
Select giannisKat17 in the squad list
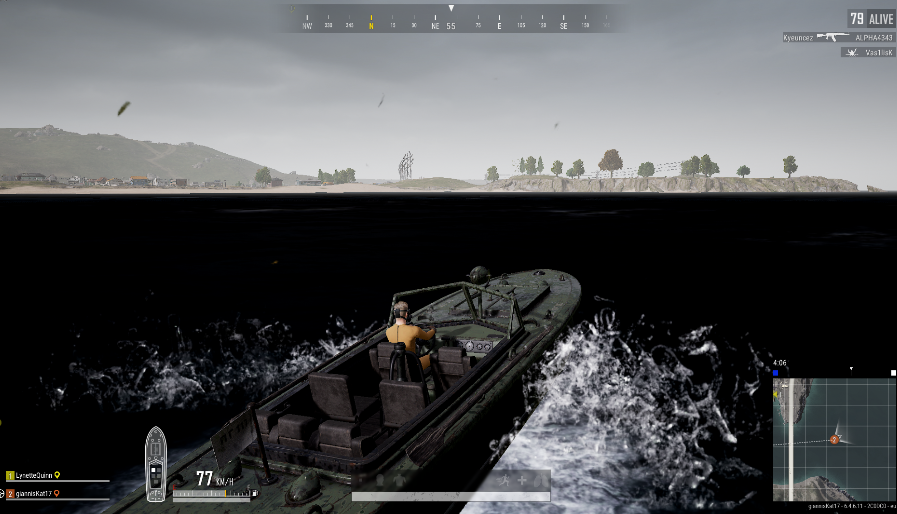tap(35, 493)
